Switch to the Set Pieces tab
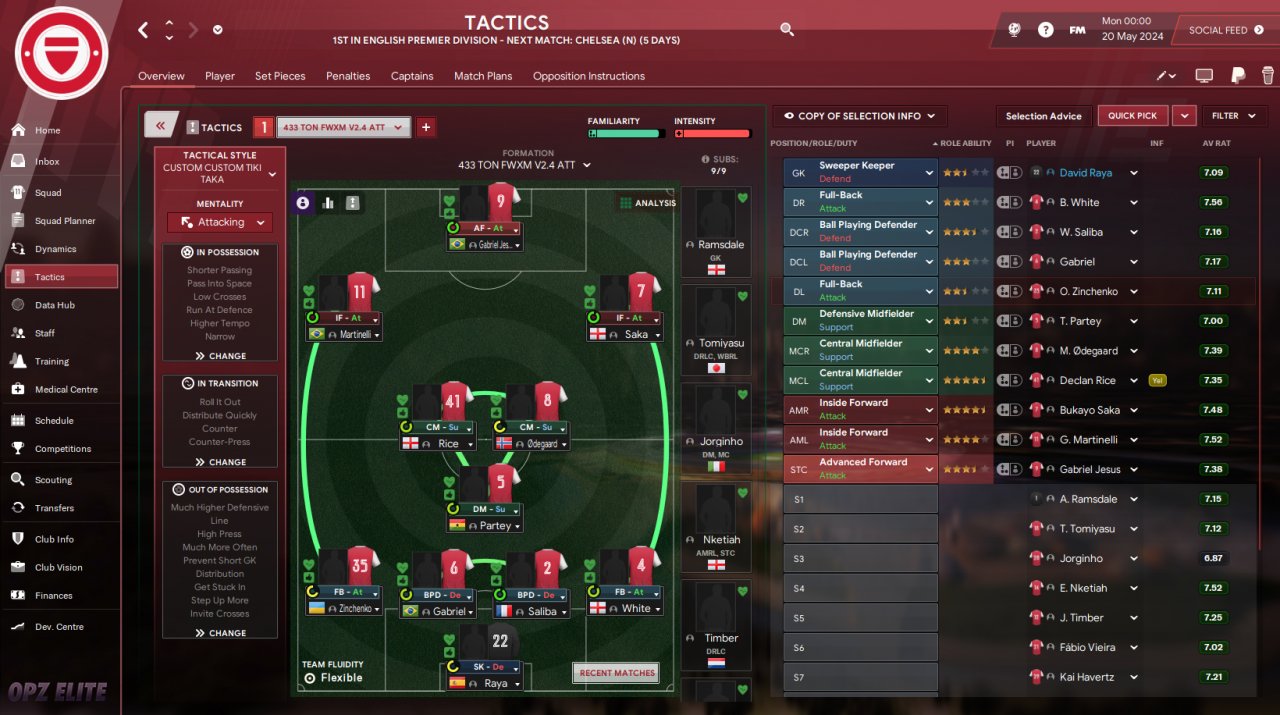 click(x=280, y=76)
